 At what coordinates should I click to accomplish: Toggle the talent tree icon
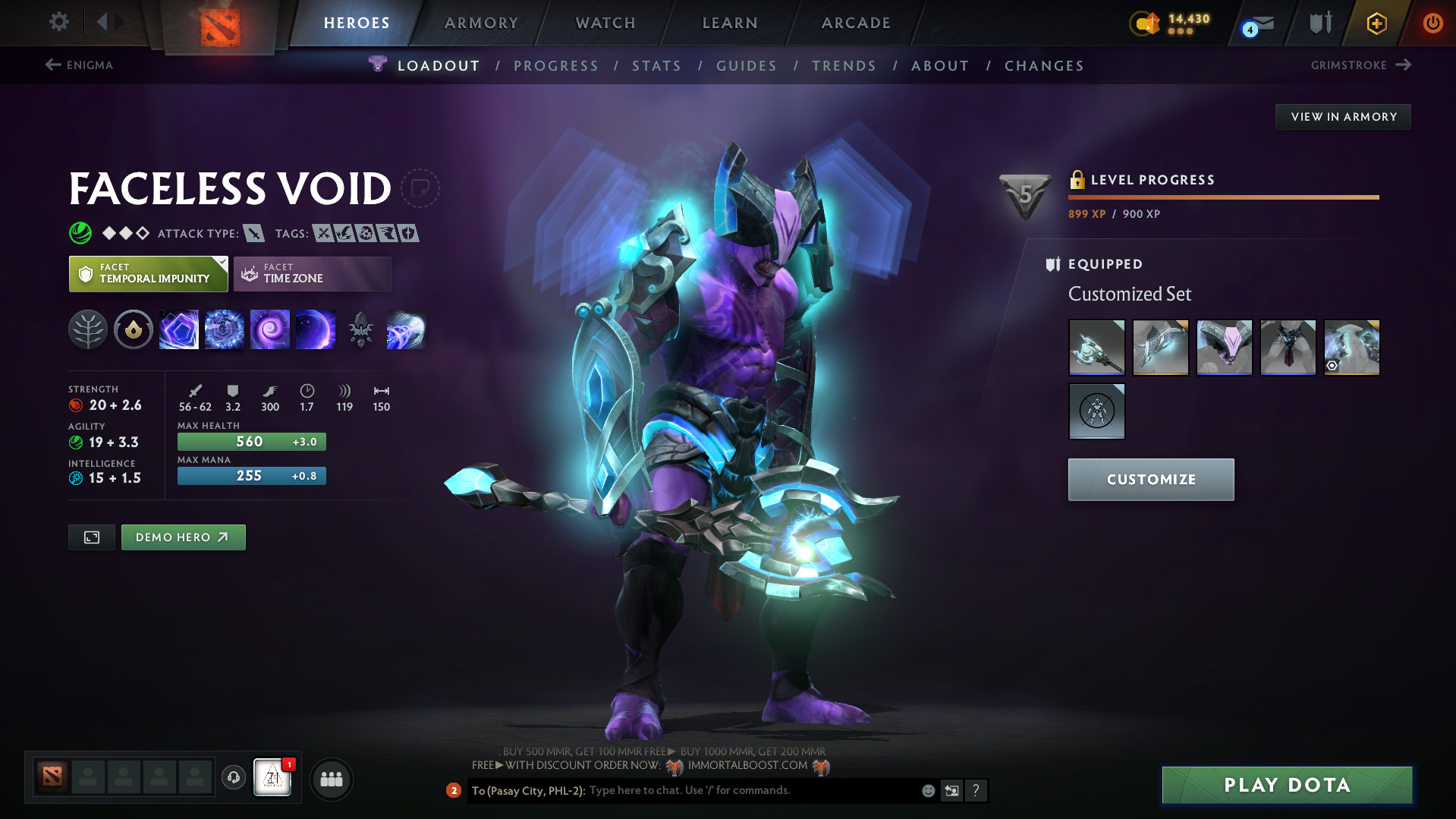point(88,329)
